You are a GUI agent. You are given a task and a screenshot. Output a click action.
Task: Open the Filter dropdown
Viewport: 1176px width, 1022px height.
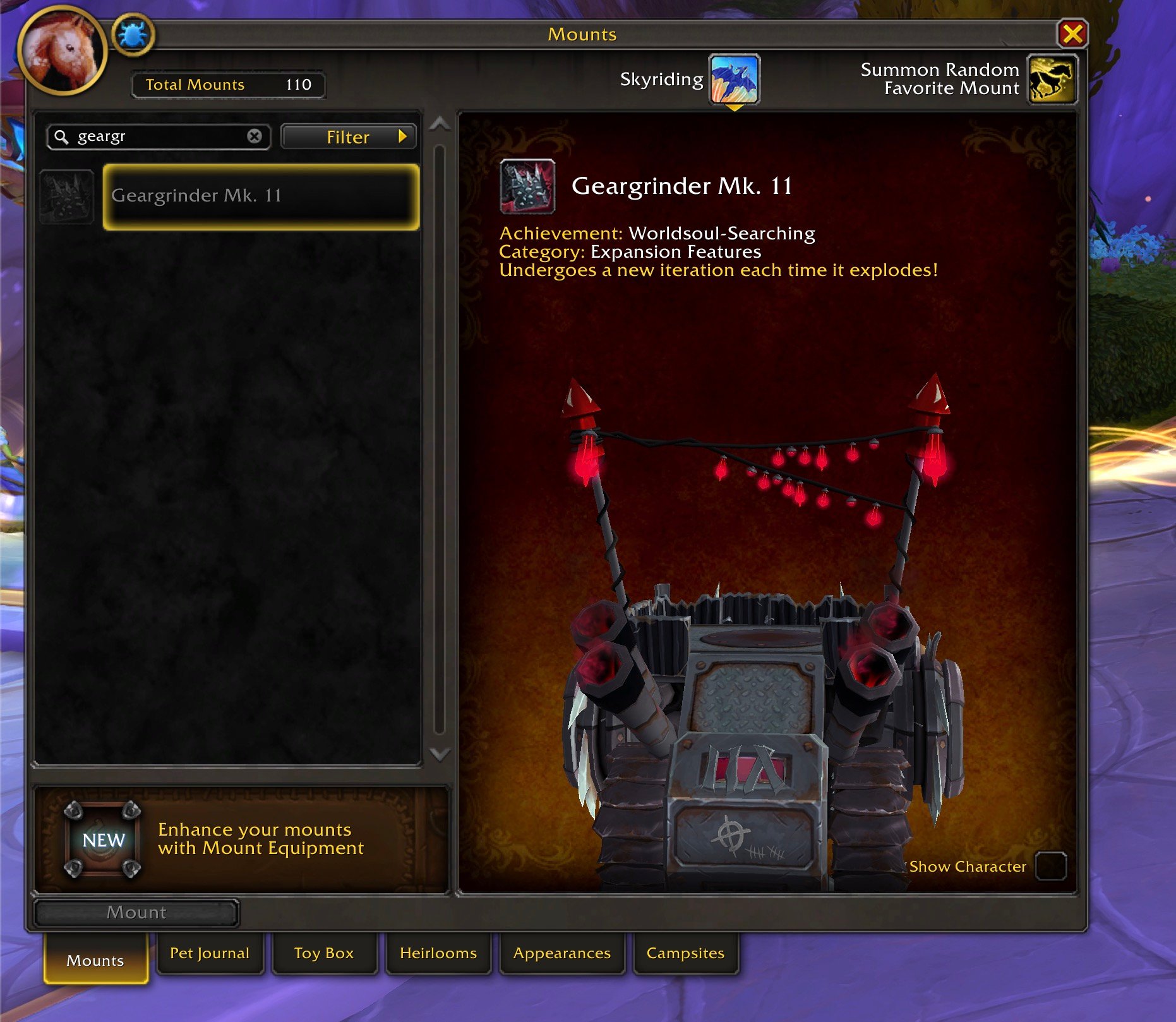click(x=348, y=137)
